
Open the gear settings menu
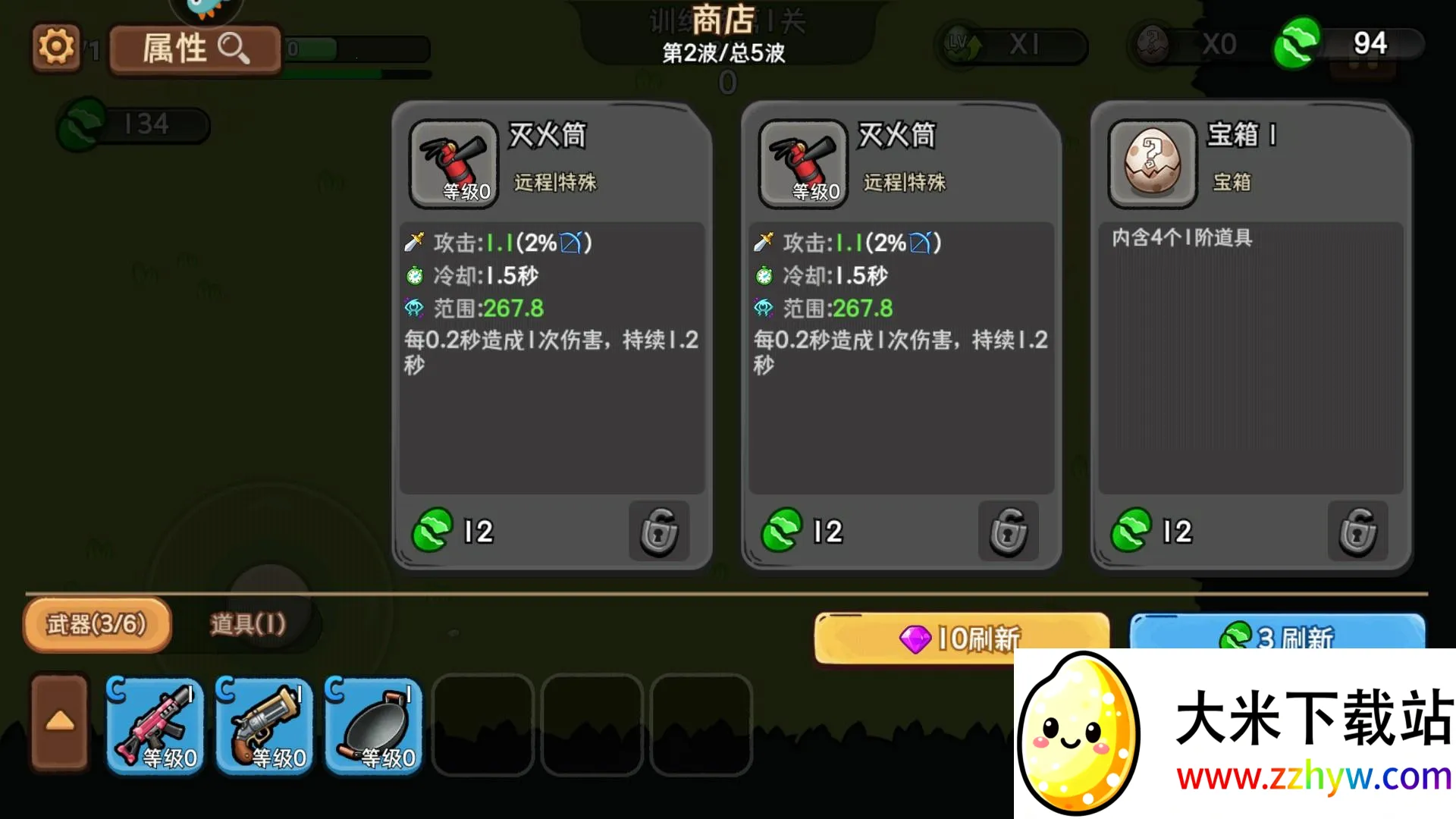click(x=56, y=48)
